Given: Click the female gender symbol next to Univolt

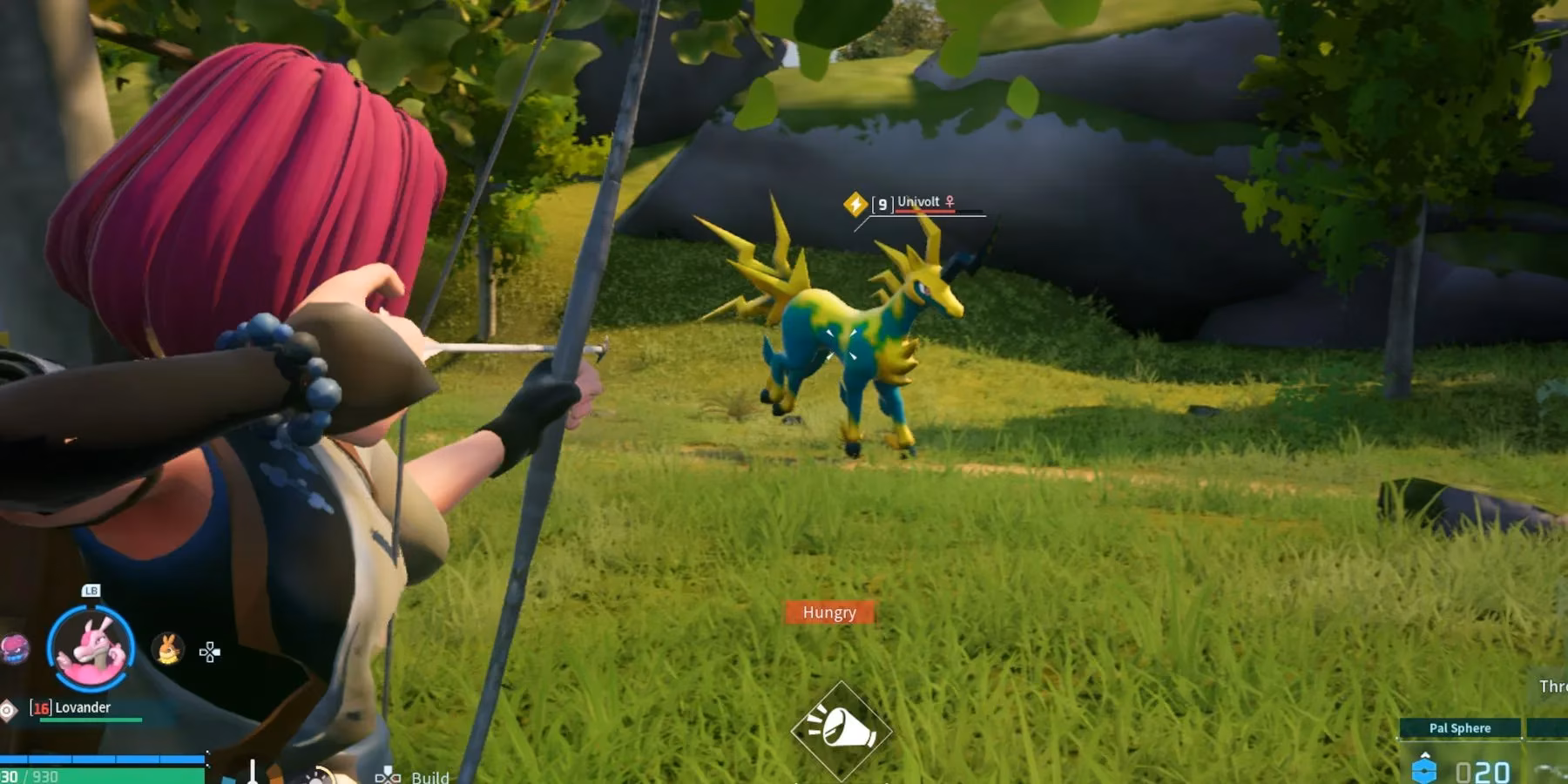Looking at the screenshot, I should pyautogui.click(x=950, y=202).
